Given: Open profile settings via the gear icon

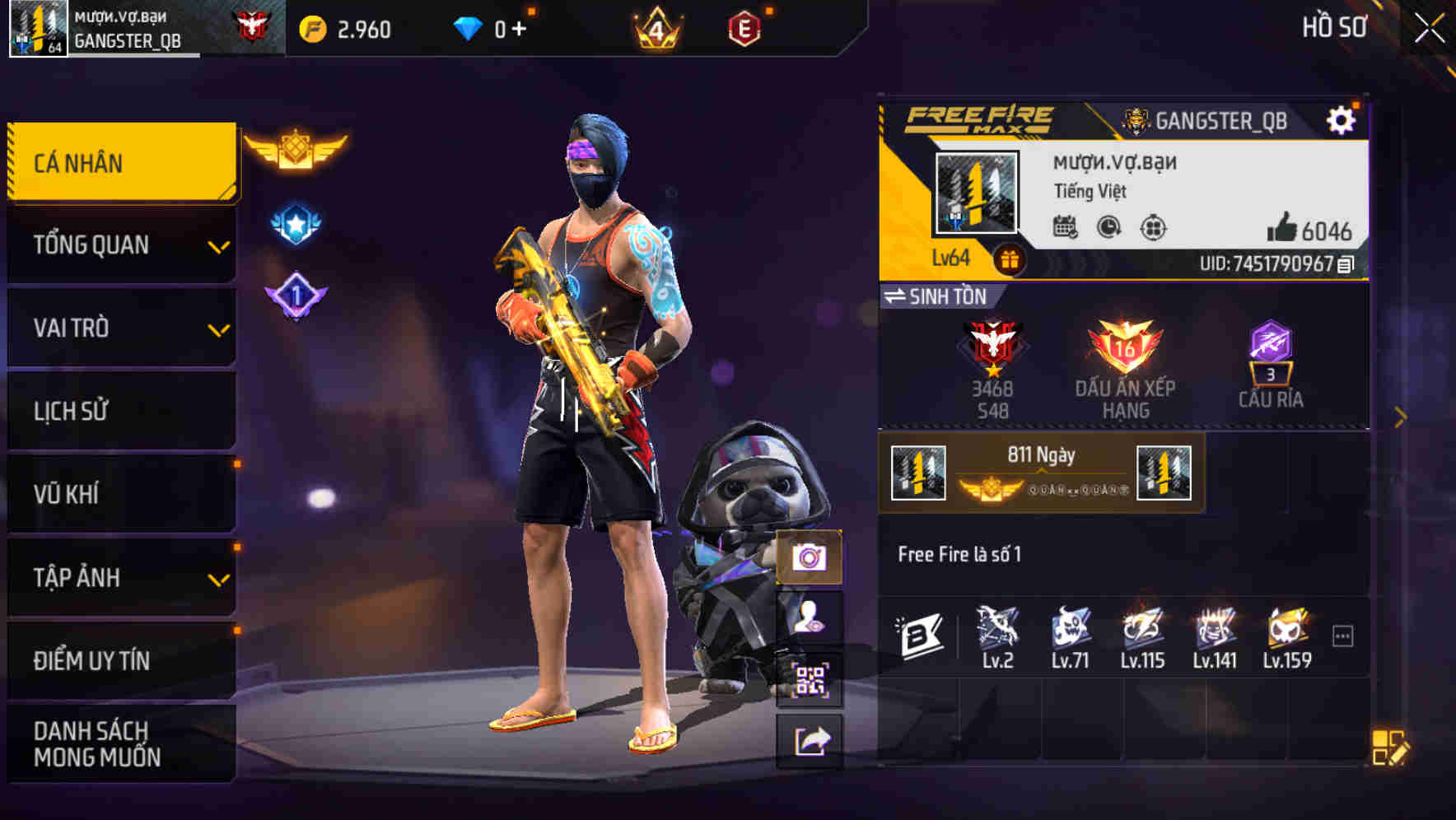Looking at the screenshot, I should tap(1342, 118).
